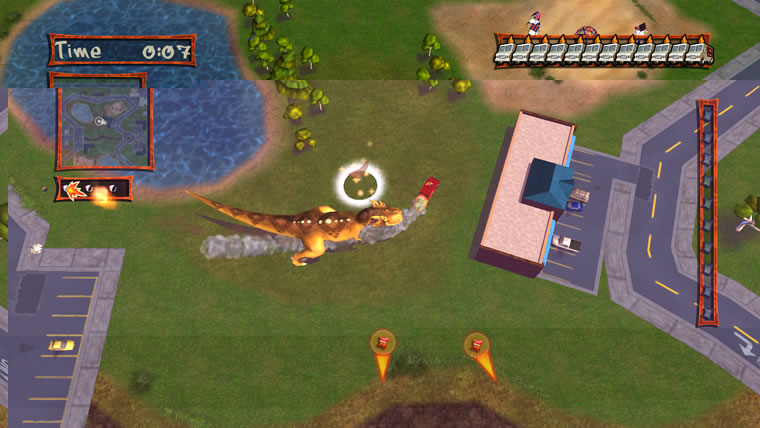Select the delivery truck objective tracker
The height and width of the screenshot is (428, 760).
pyautogui.click(x=603, y=49)
